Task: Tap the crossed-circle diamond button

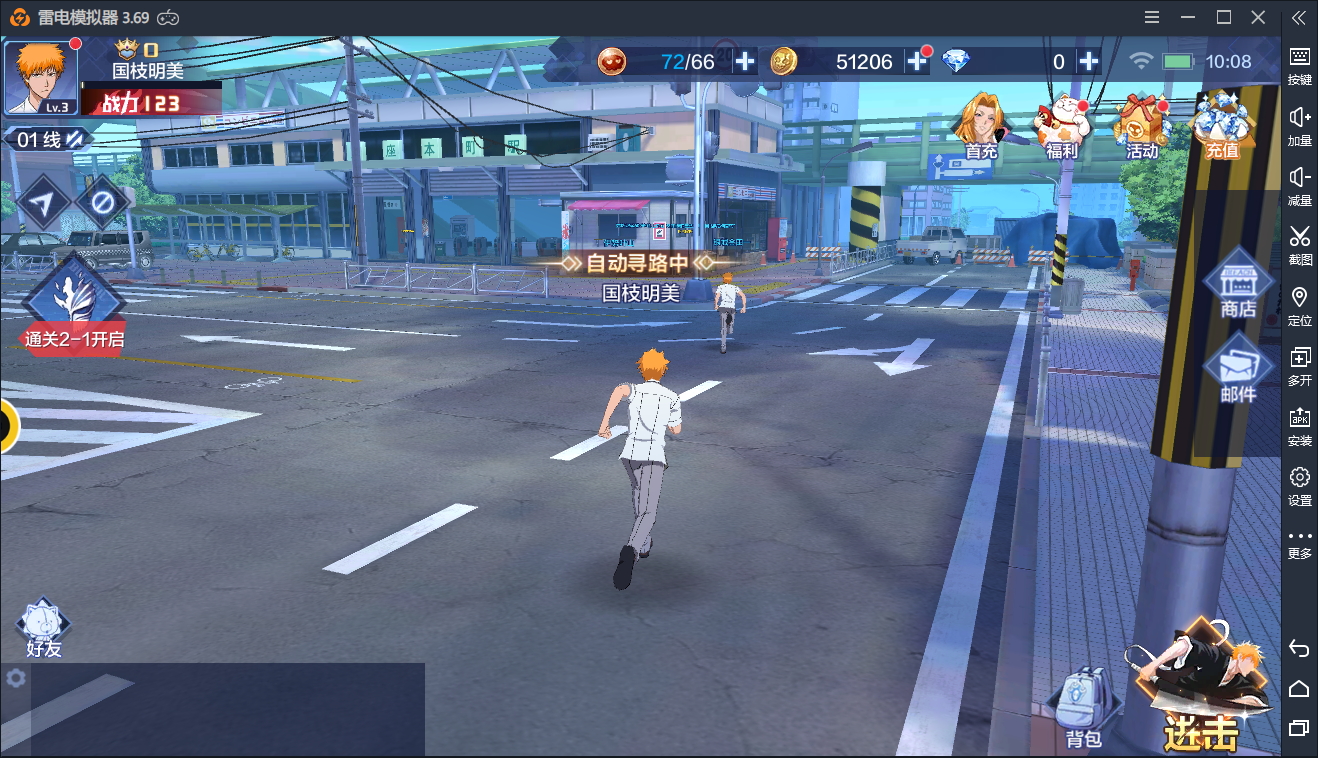Action: [x=102, y=203]
